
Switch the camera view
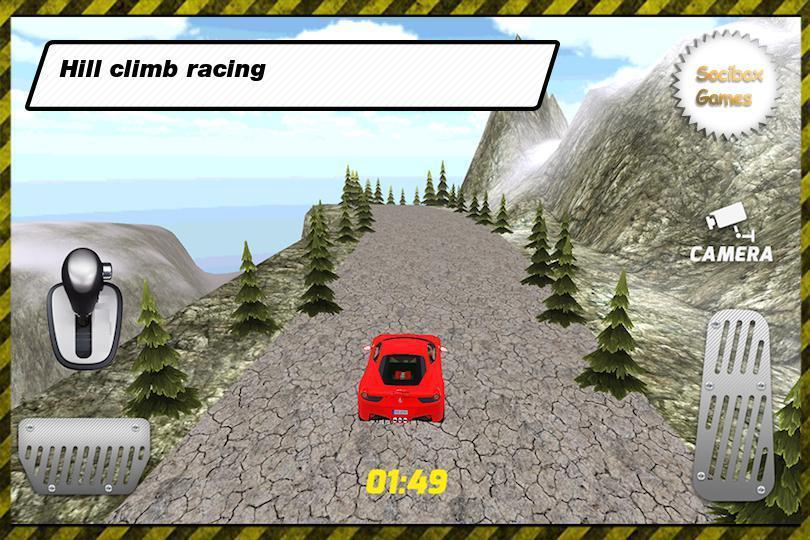(x=732, y=238)
